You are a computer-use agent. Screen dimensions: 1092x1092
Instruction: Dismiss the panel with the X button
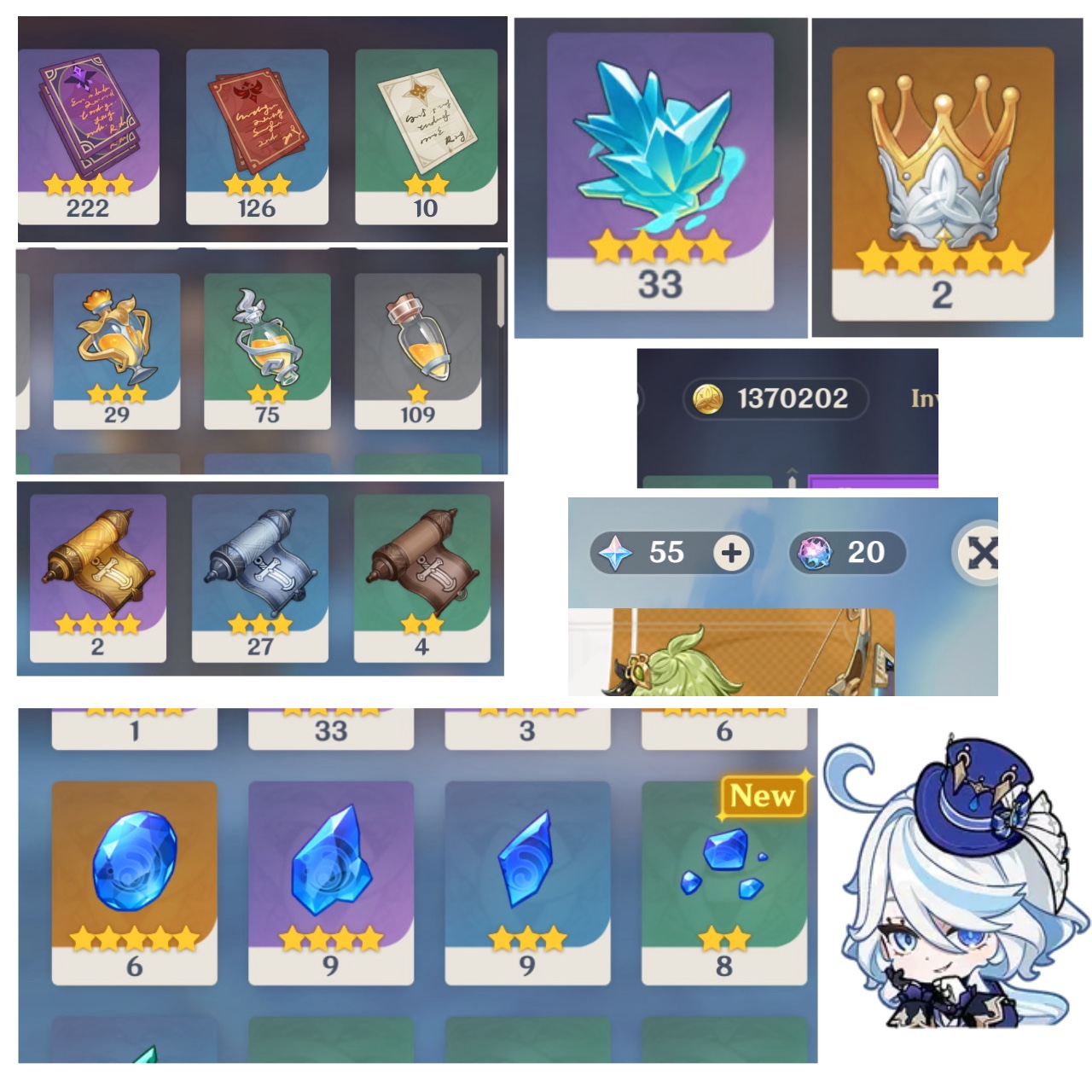[x=983, y=553]
